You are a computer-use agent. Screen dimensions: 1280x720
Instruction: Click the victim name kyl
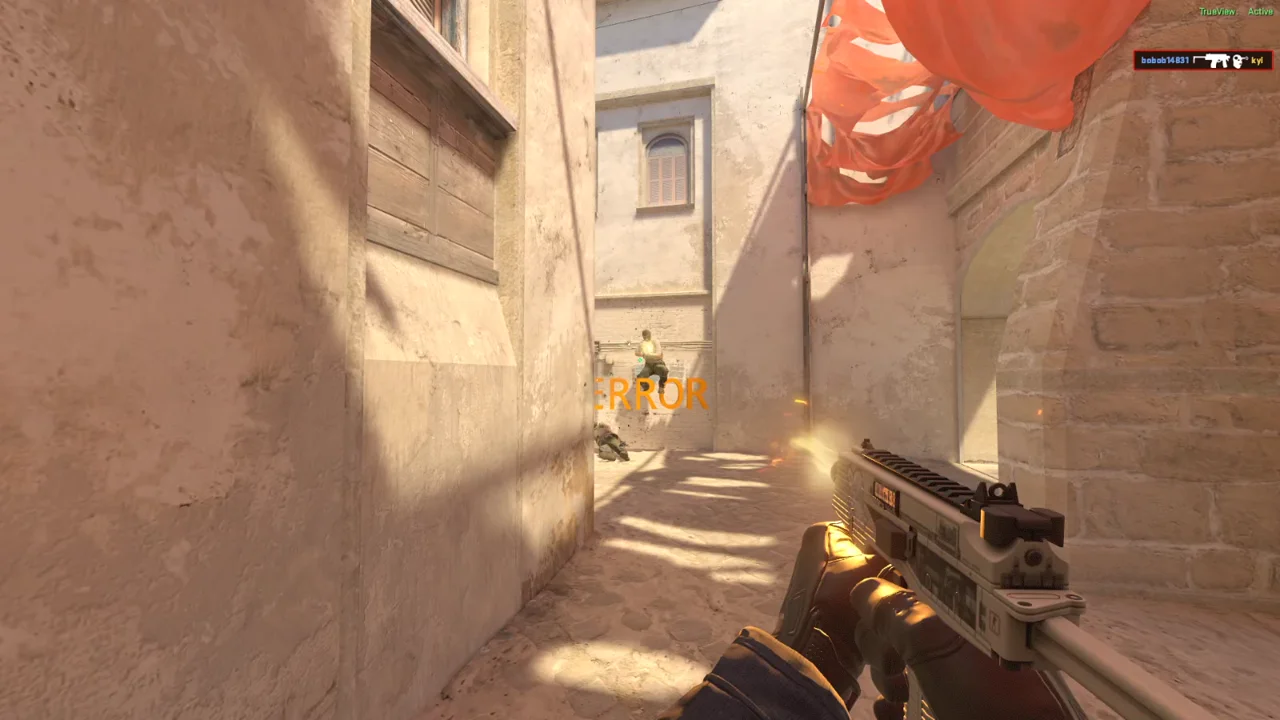coord(1256,60)
